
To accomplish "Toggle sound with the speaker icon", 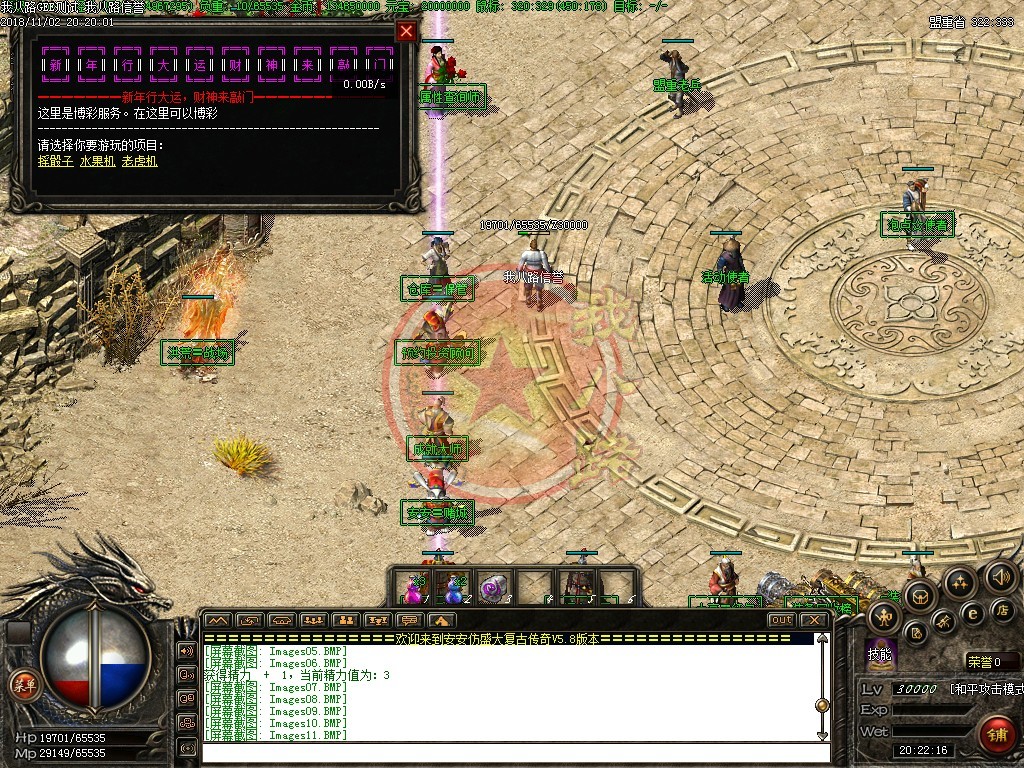I will (1000, 577).
